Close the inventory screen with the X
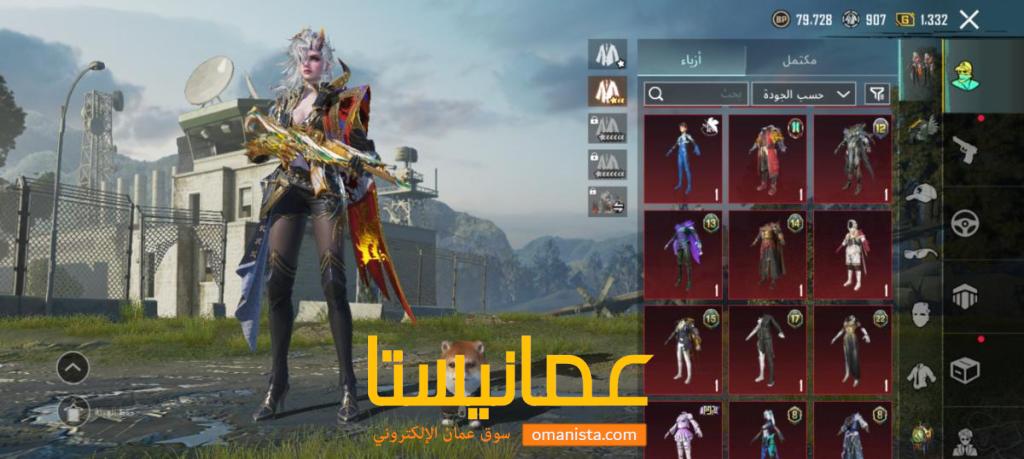The image size is (1024, 459). (968, 18)
